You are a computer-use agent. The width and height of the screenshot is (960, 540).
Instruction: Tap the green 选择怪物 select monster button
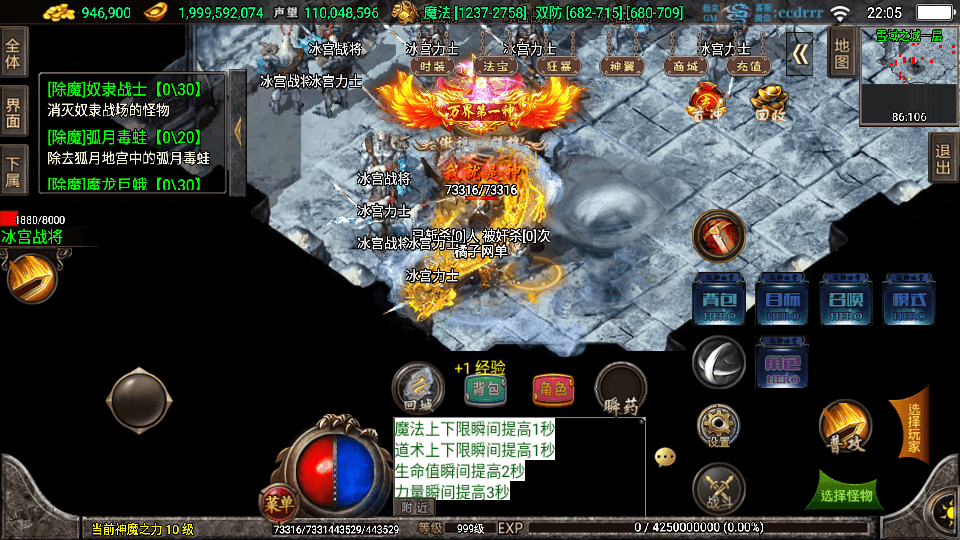(x=848, y=492)
